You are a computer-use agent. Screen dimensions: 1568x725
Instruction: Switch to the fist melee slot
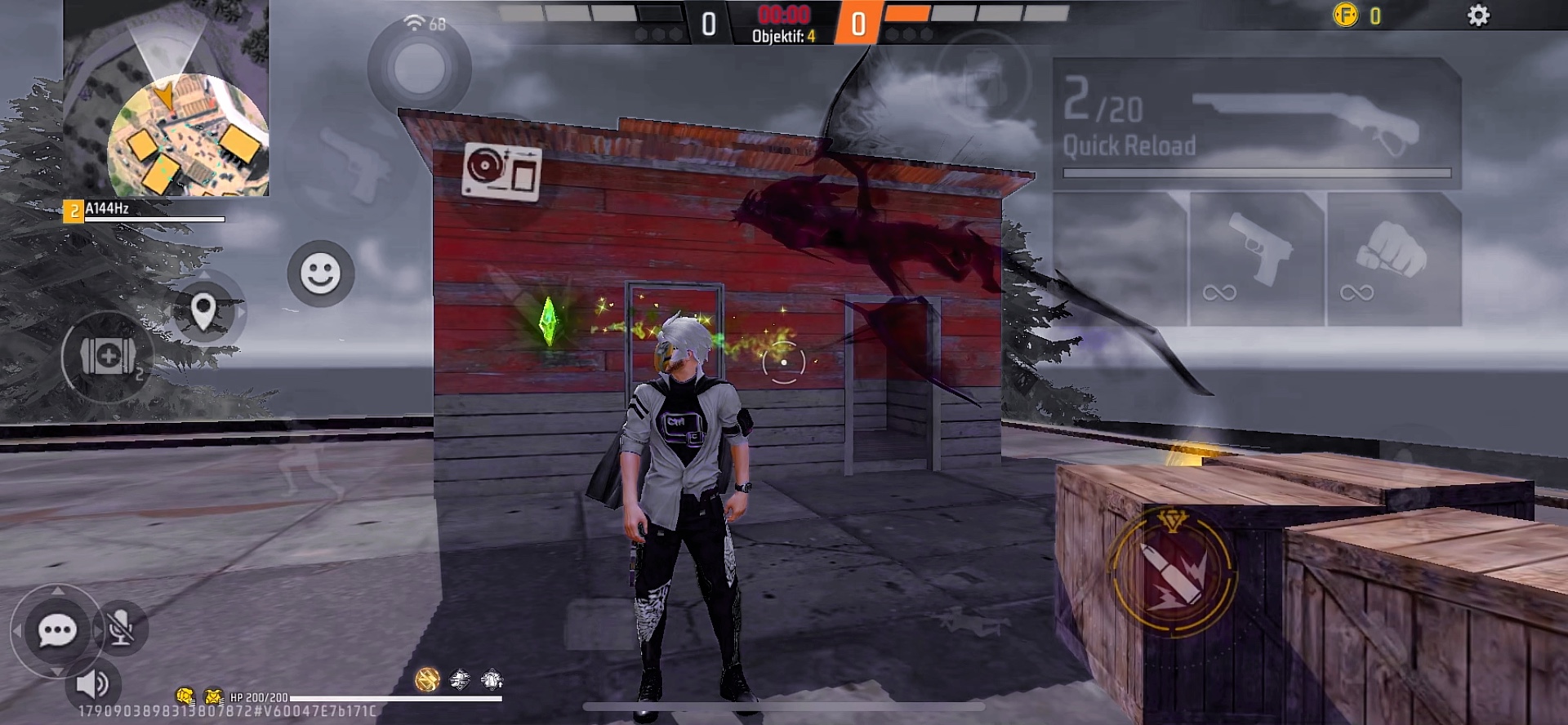pyautogui.click(x=1393, y=259)
